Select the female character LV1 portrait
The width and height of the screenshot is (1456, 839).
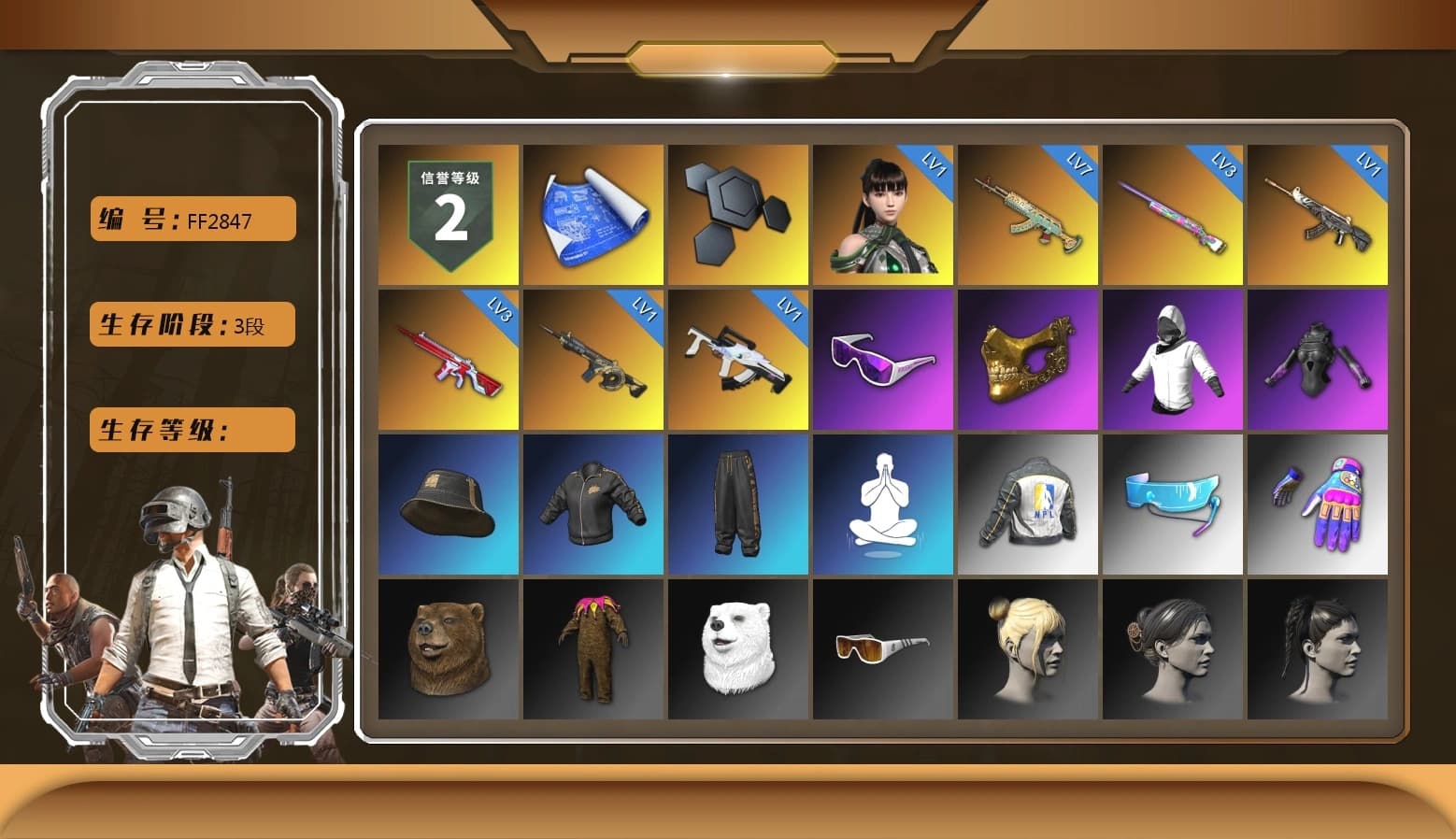[x=883, y=212]
